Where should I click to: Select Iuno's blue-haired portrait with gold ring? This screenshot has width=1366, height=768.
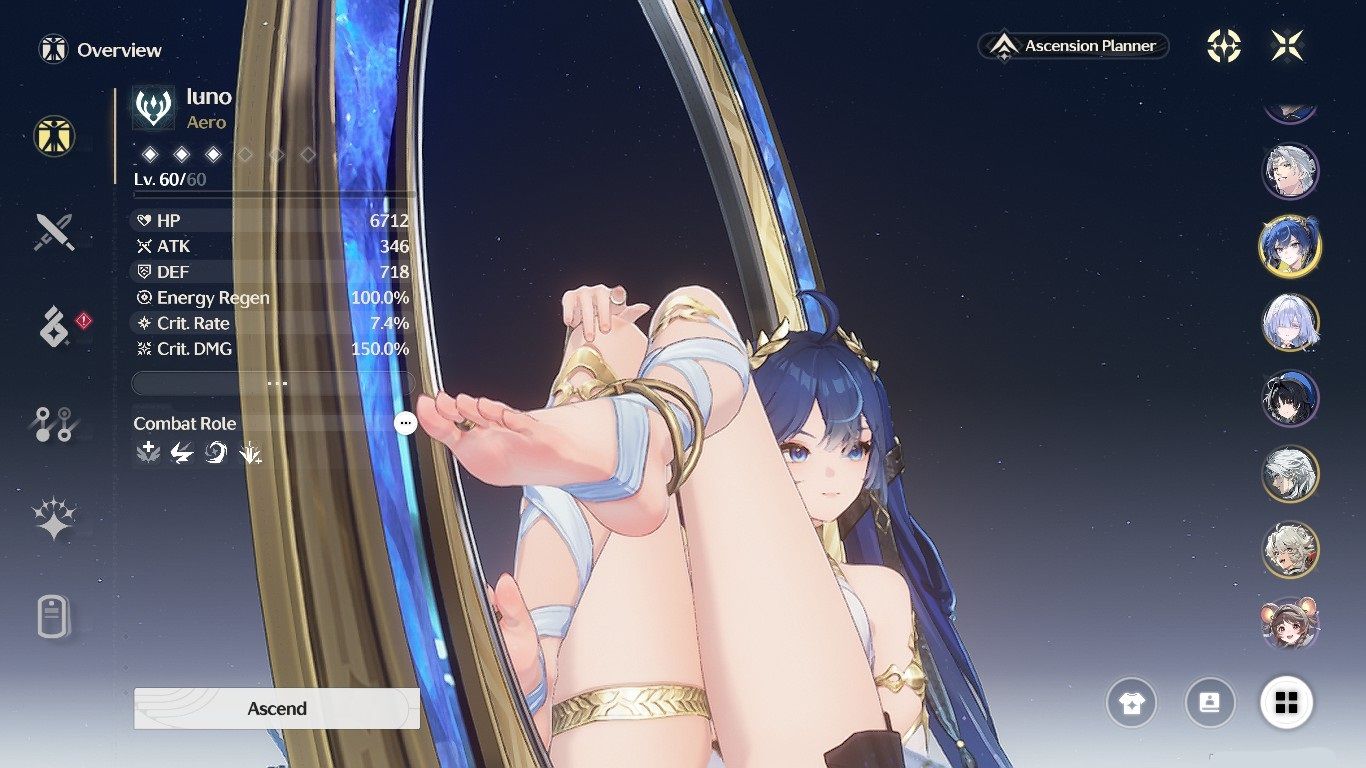1290,246
